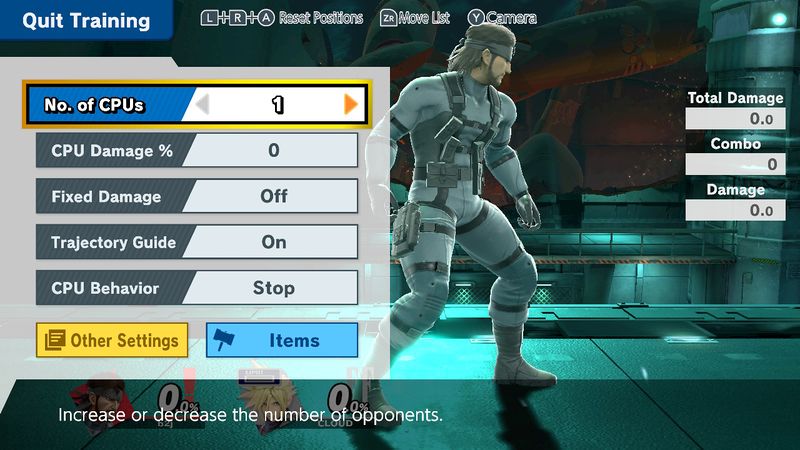Click the Quit Training button
This screenshot has height=450, width=800.
point(86,21)
